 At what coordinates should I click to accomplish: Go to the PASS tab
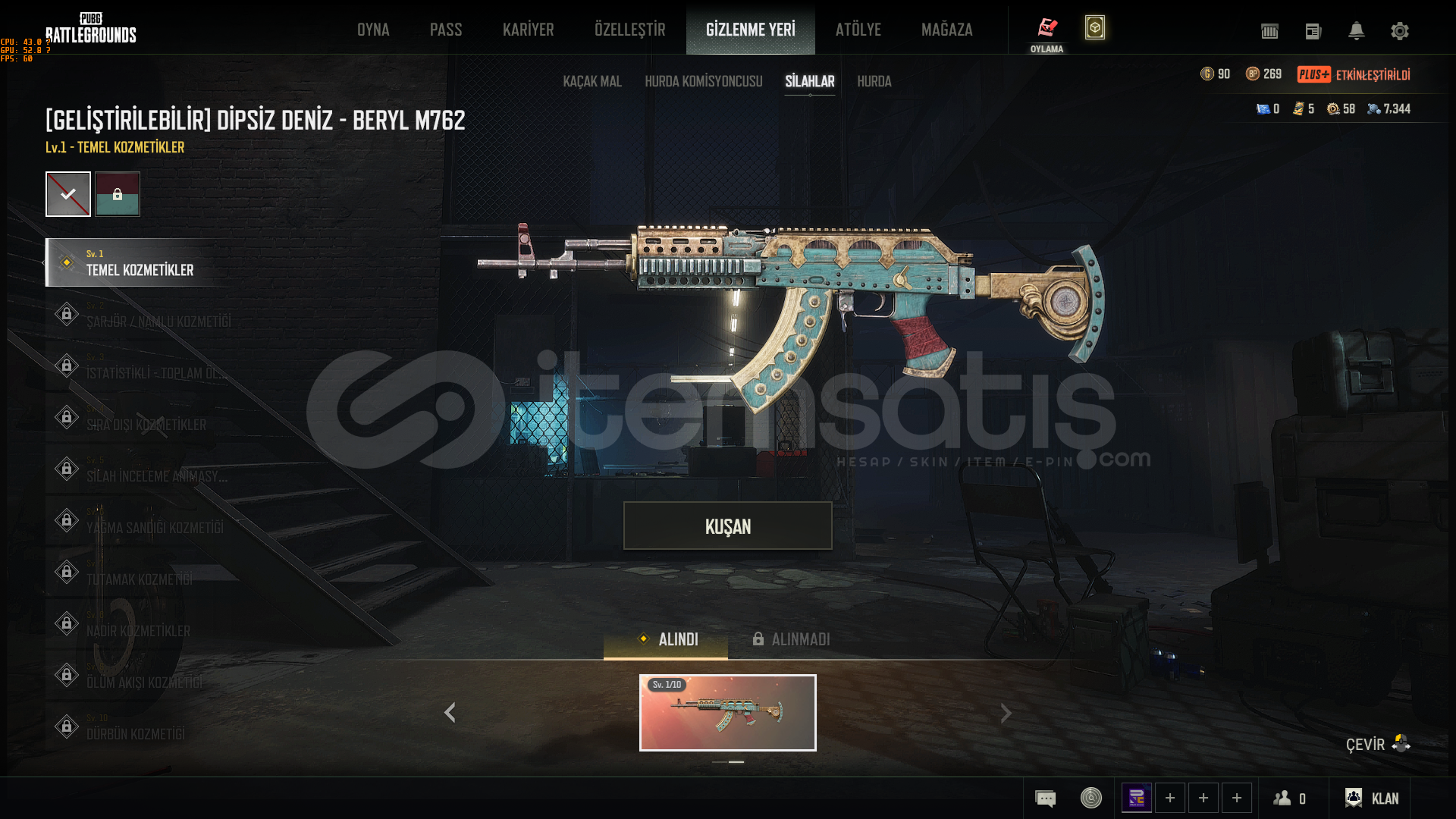click(x=446, y=30)
